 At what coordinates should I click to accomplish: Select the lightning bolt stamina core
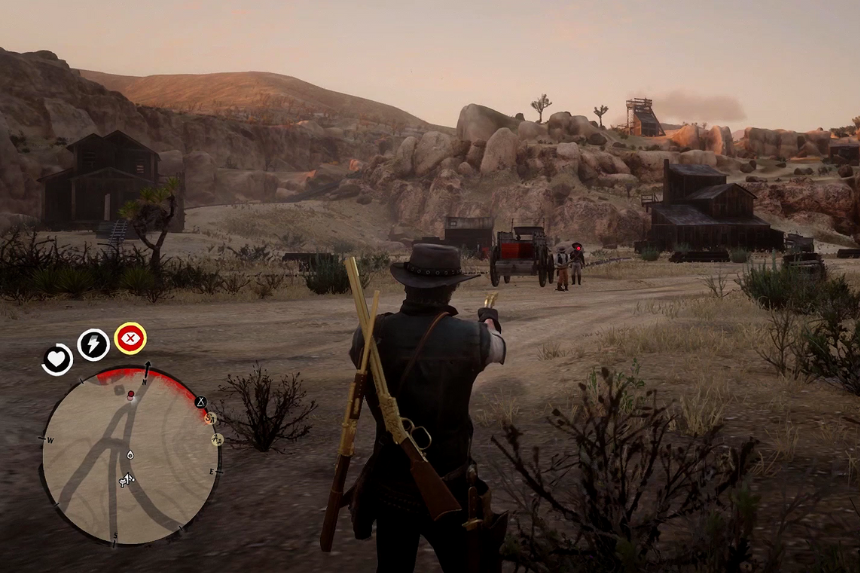pos(93,344)
